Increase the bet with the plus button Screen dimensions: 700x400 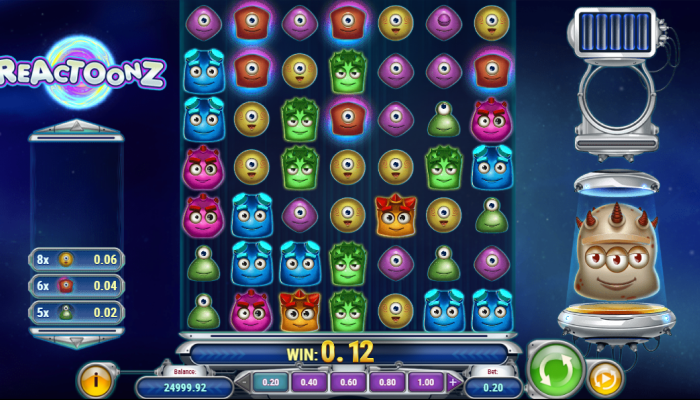452,382
